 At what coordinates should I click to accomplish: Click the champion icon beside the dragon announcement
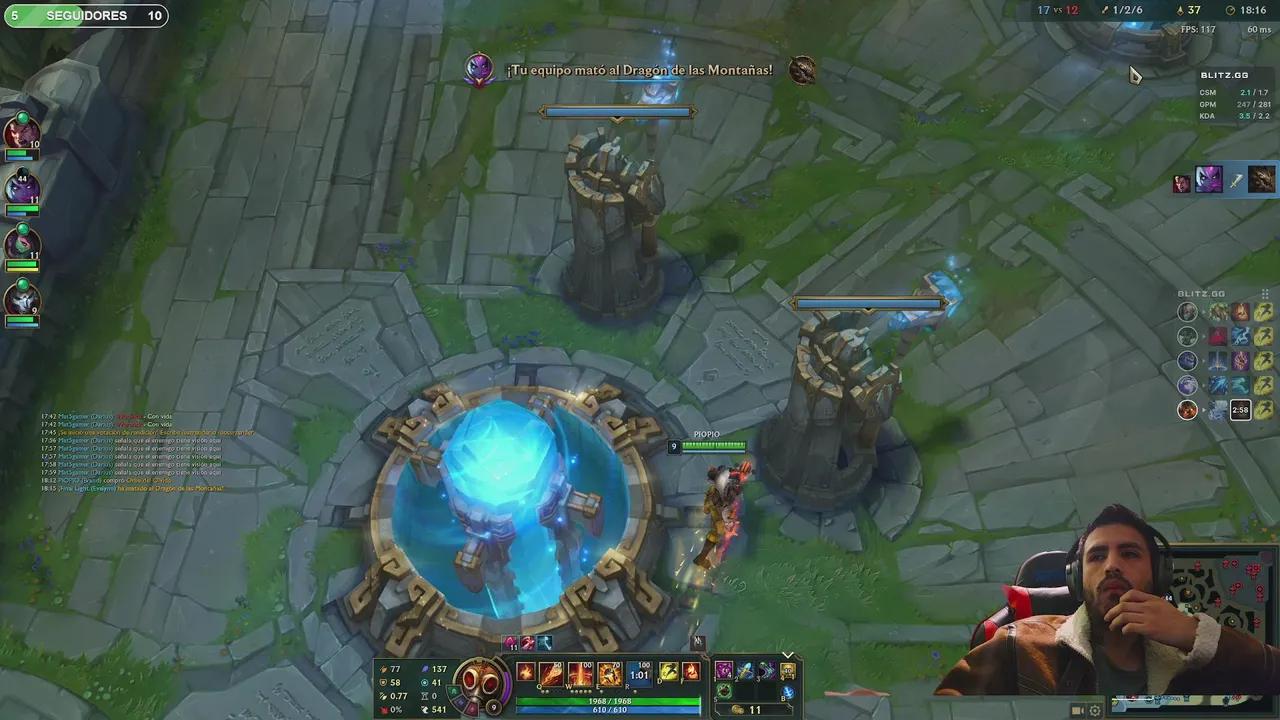(479, 69)
